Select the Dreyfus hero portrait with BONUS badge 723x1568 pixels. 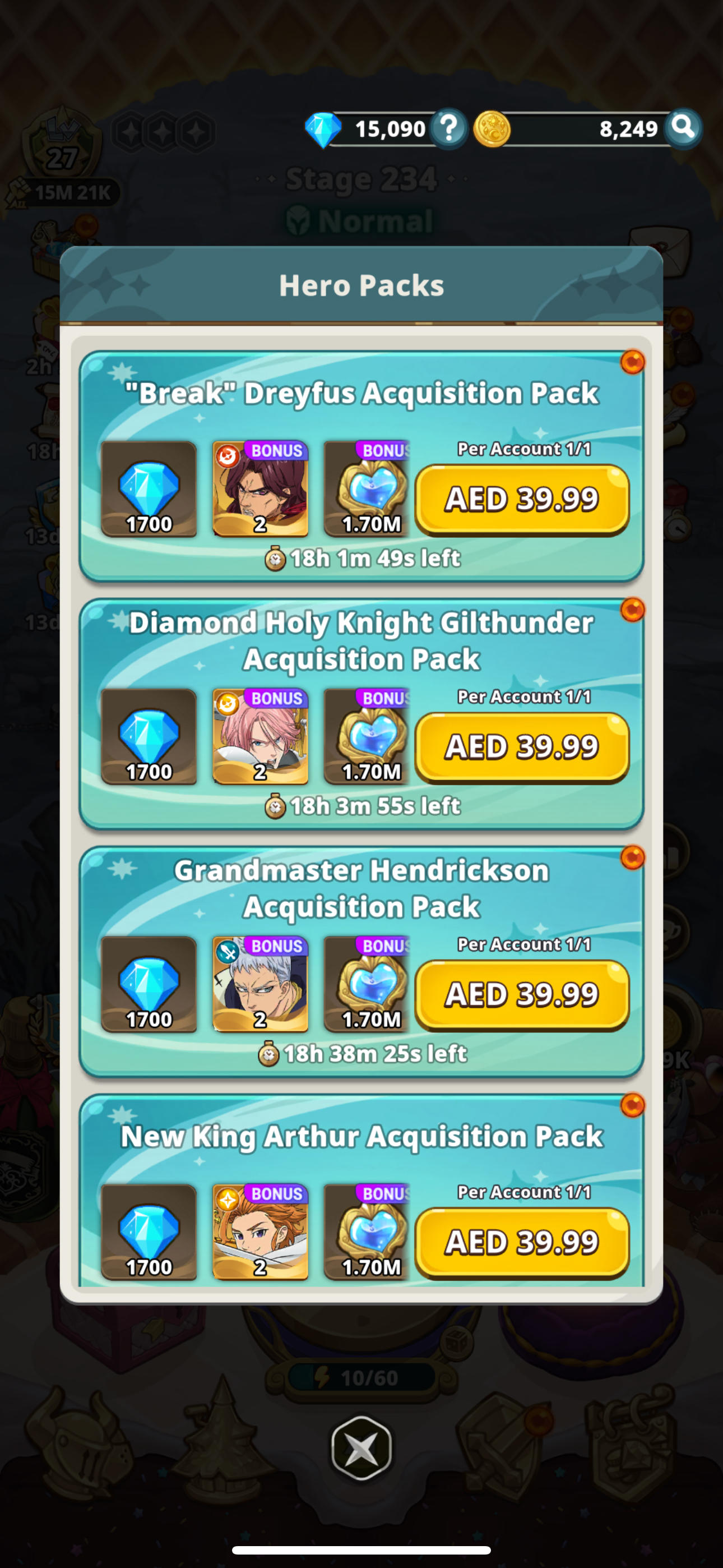261,492
